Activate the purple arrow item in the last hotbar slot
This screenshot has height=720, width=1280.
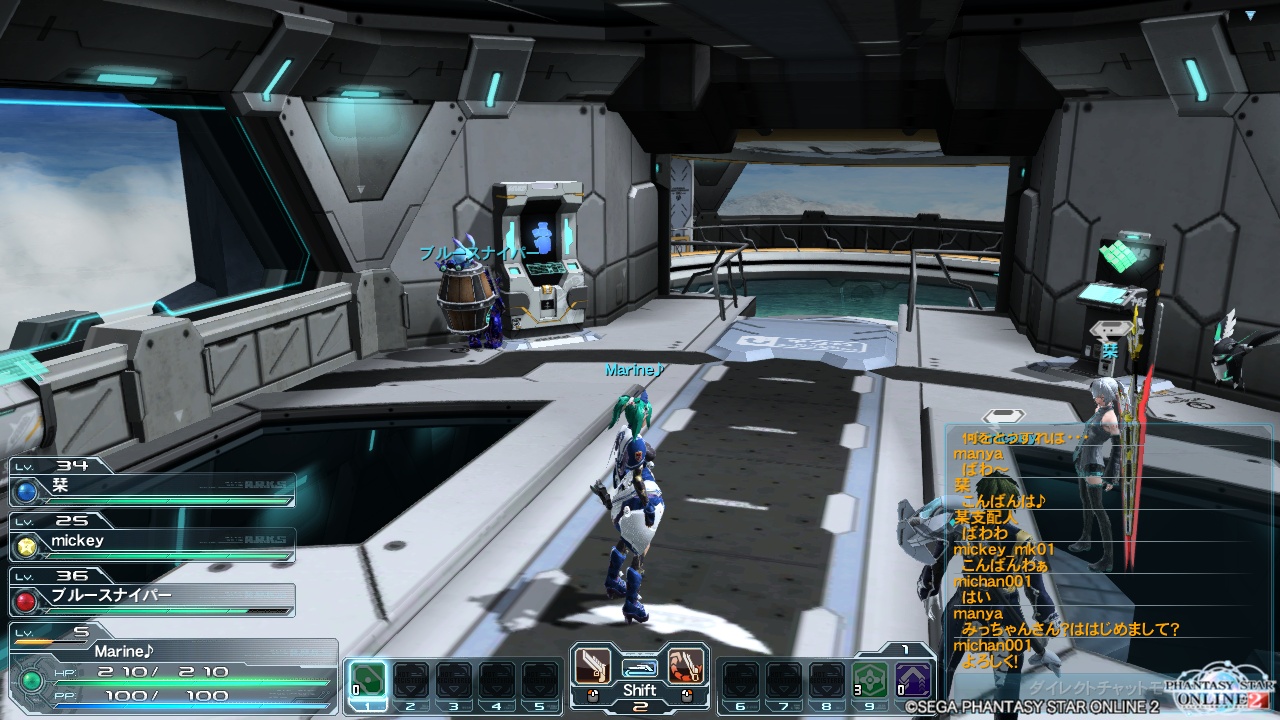pyautogui.click(x=913, y=680)
